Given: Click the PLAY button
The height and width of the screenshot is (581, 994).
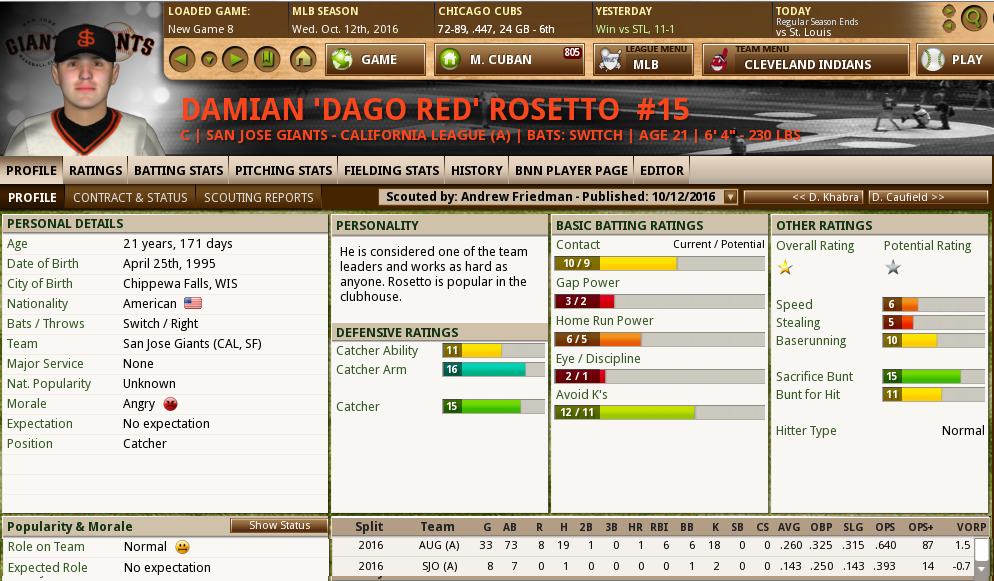Looking at the screenshot, I should [953, 60].
